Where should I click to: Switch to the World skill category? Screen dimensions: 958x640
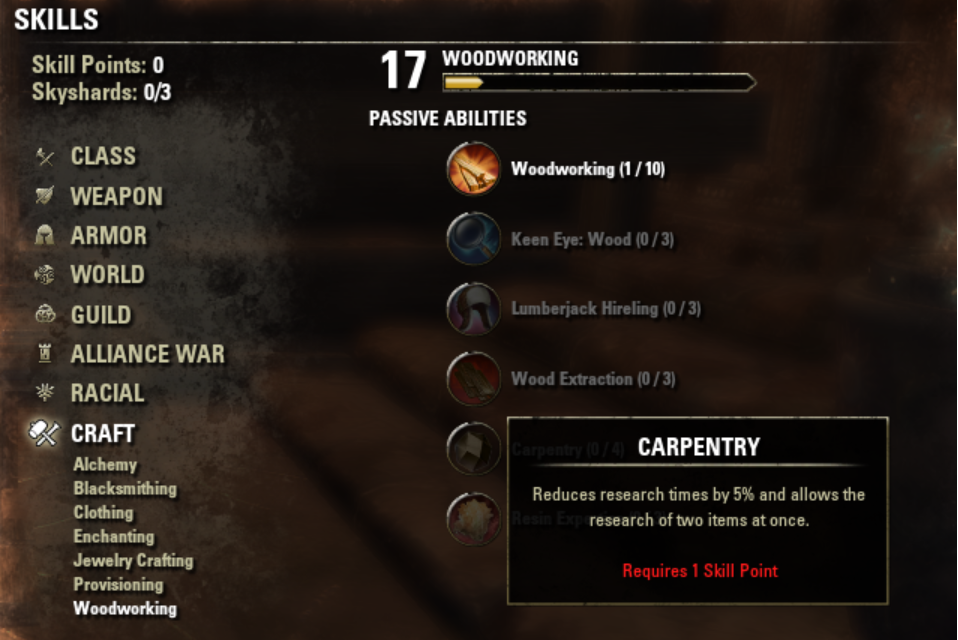click(107, 275)
